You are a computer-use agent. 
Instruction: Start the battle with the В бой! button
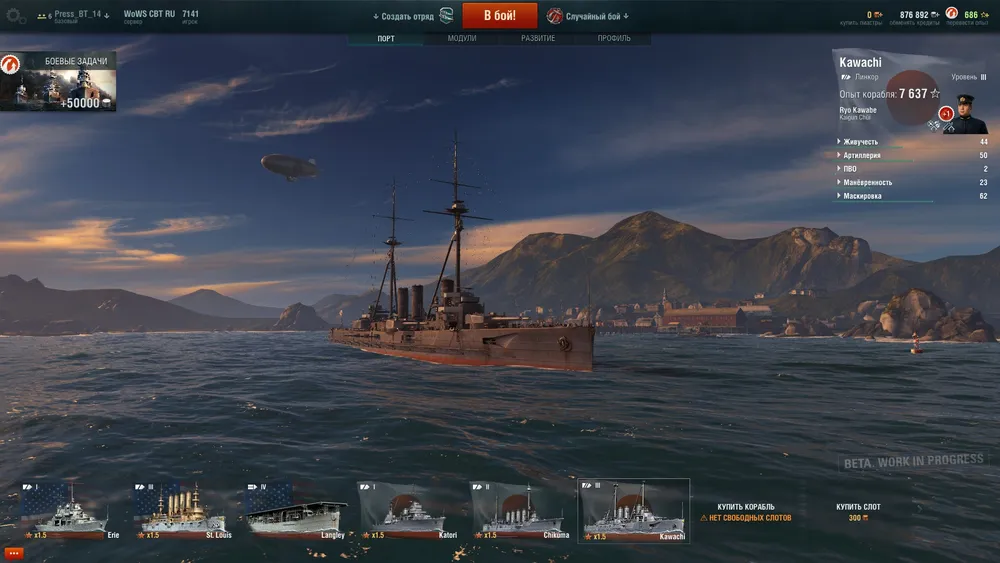[499, 16]
